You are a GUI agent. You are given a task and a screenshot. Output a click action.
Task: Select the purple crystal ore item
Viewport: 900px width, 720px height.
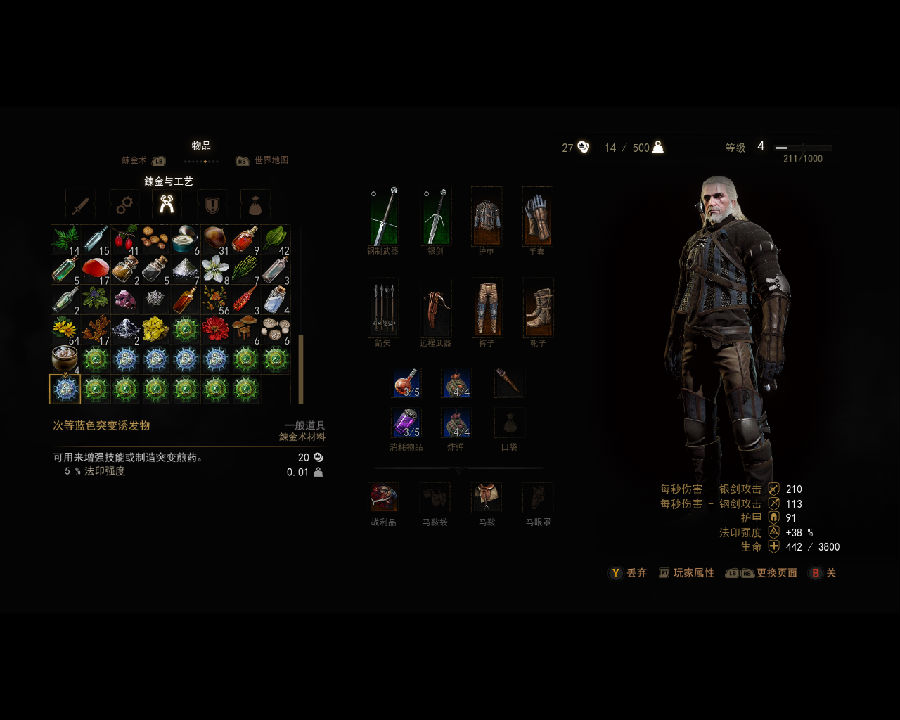point(125,298)
